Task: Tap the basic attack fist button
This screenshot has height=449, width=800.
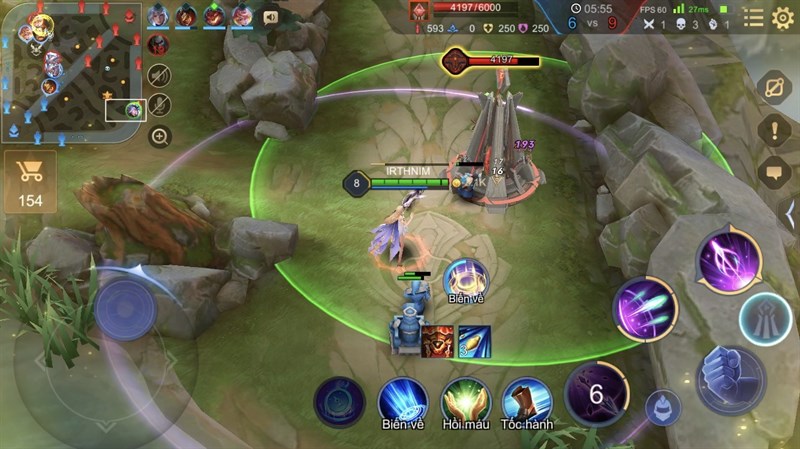Action: pyautogui.click(x=731, y=380)
